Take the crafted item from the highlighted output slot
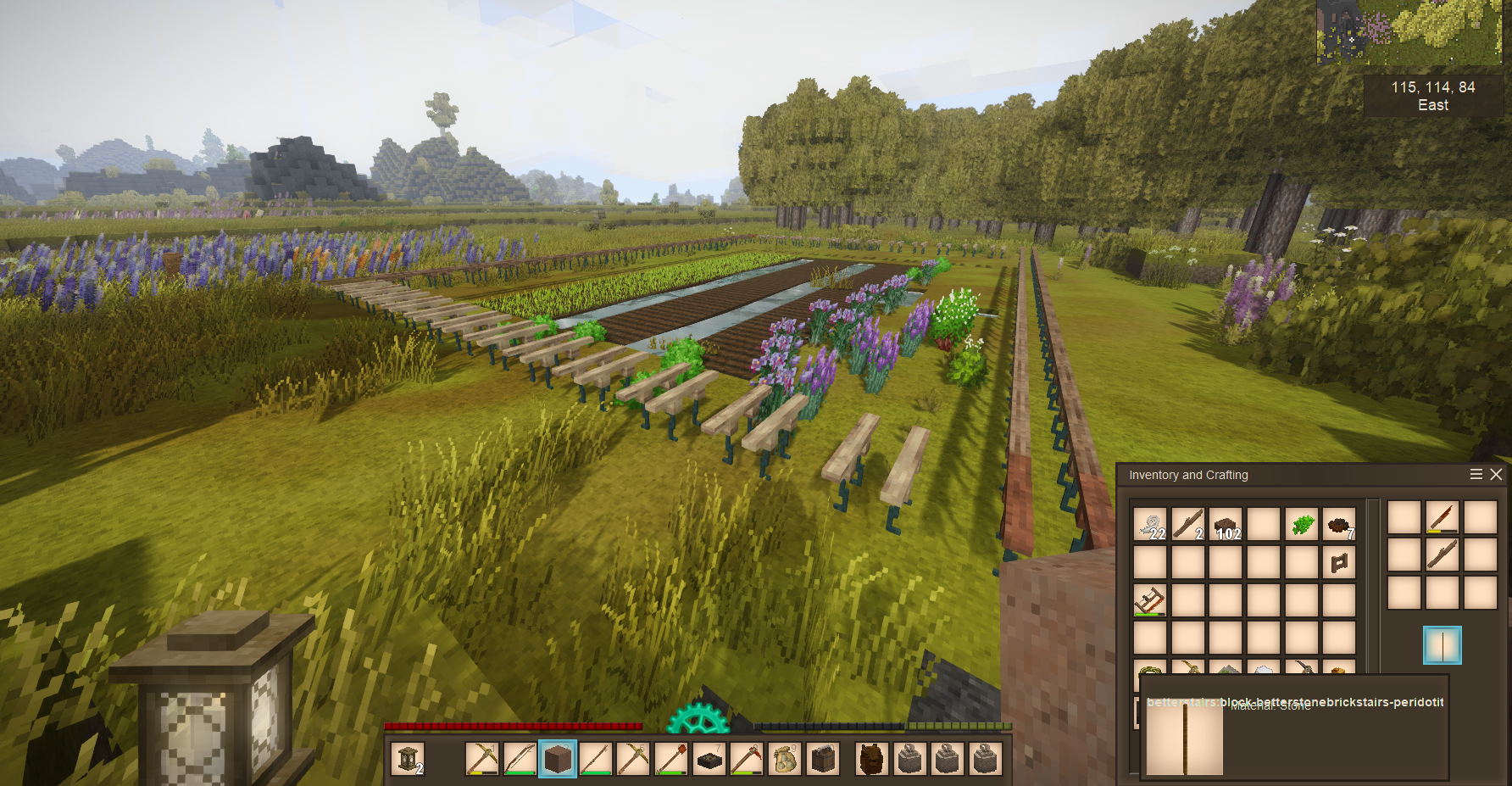Screen dimensions: 1512x786 point(1442,645)
